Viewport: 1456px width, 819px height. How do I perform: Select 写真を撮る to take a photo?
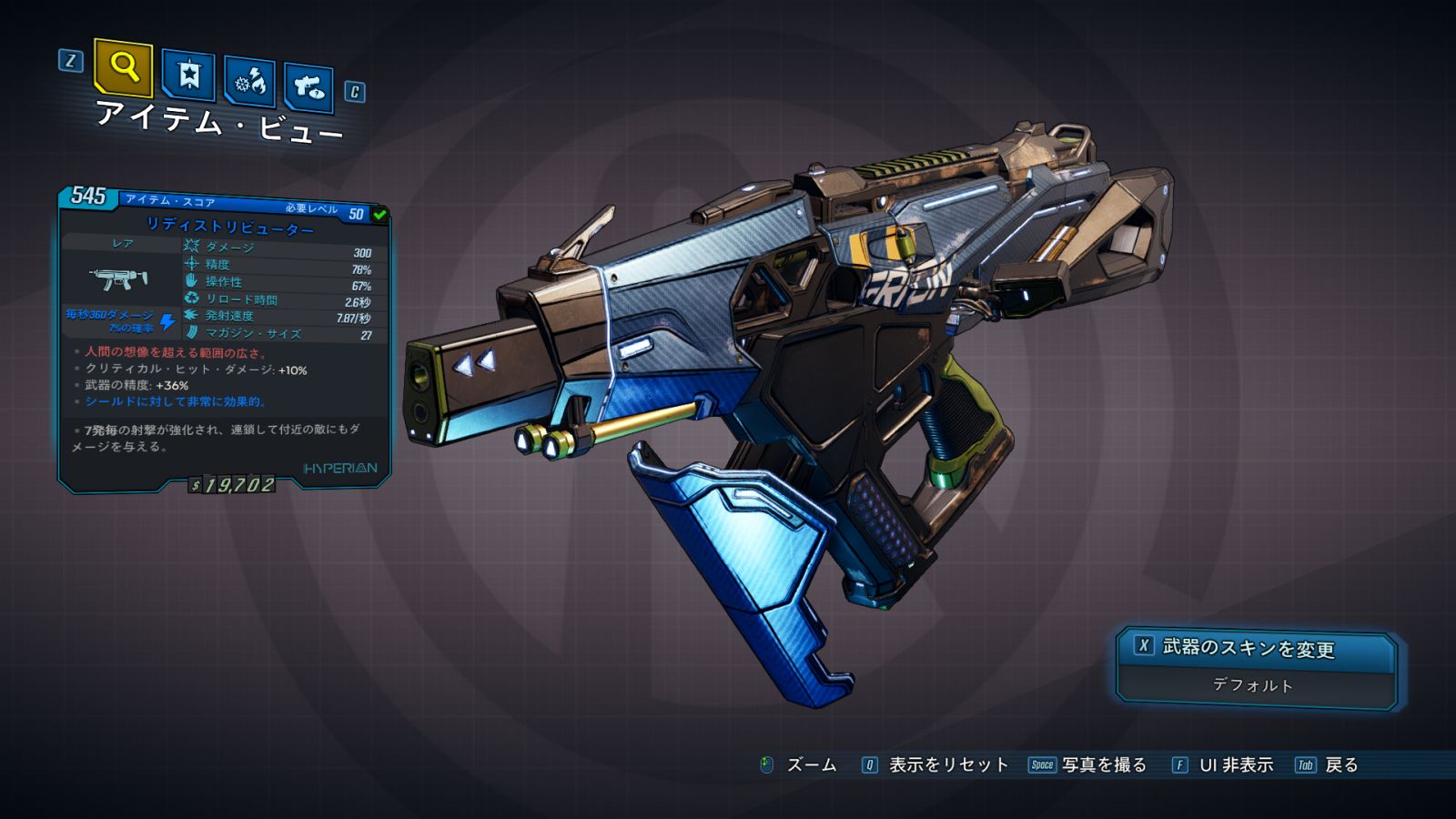1103,765
